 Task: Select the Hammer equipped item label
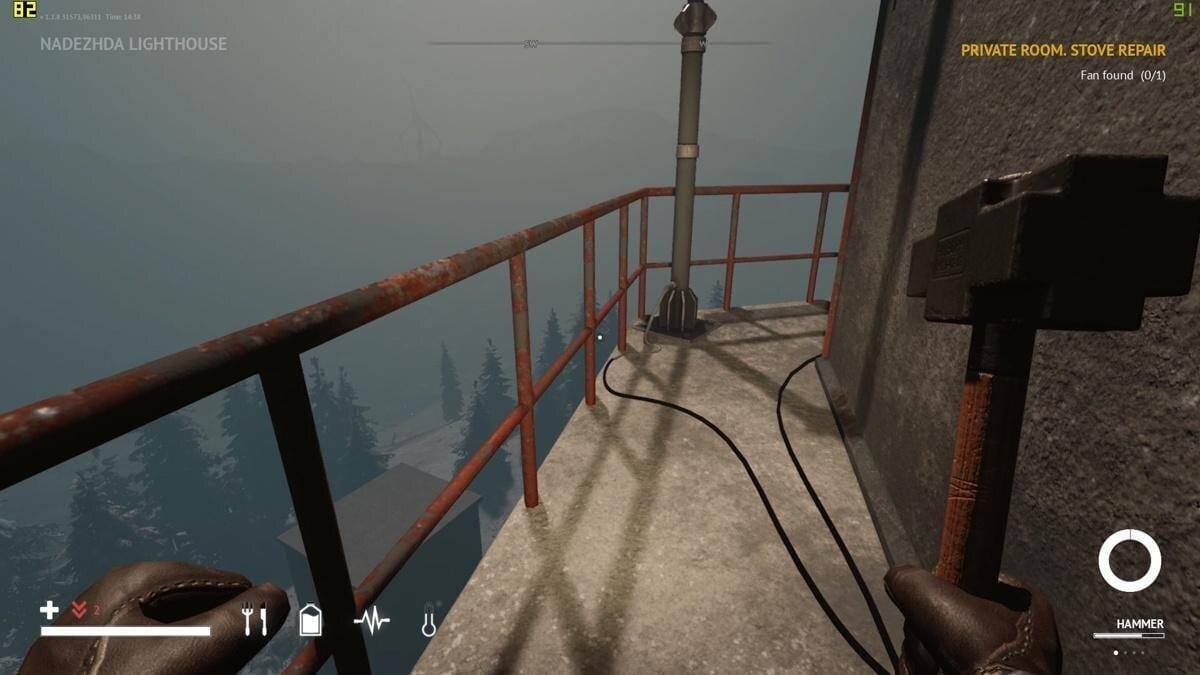1139,624
